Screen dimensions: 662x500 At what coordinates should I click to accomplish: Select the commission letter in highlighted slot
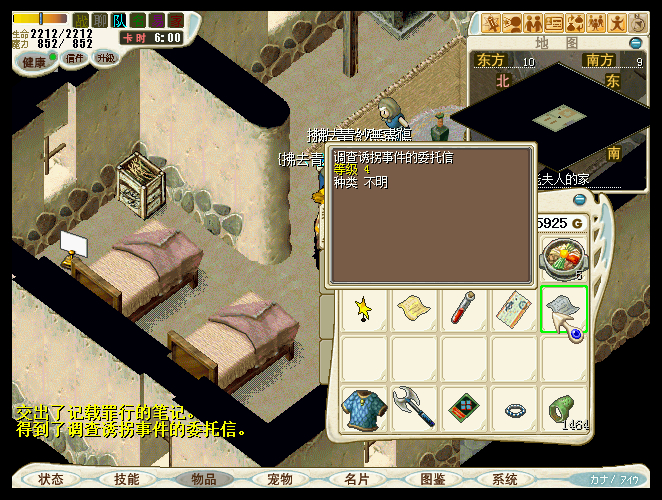click(x=563, y=309)
